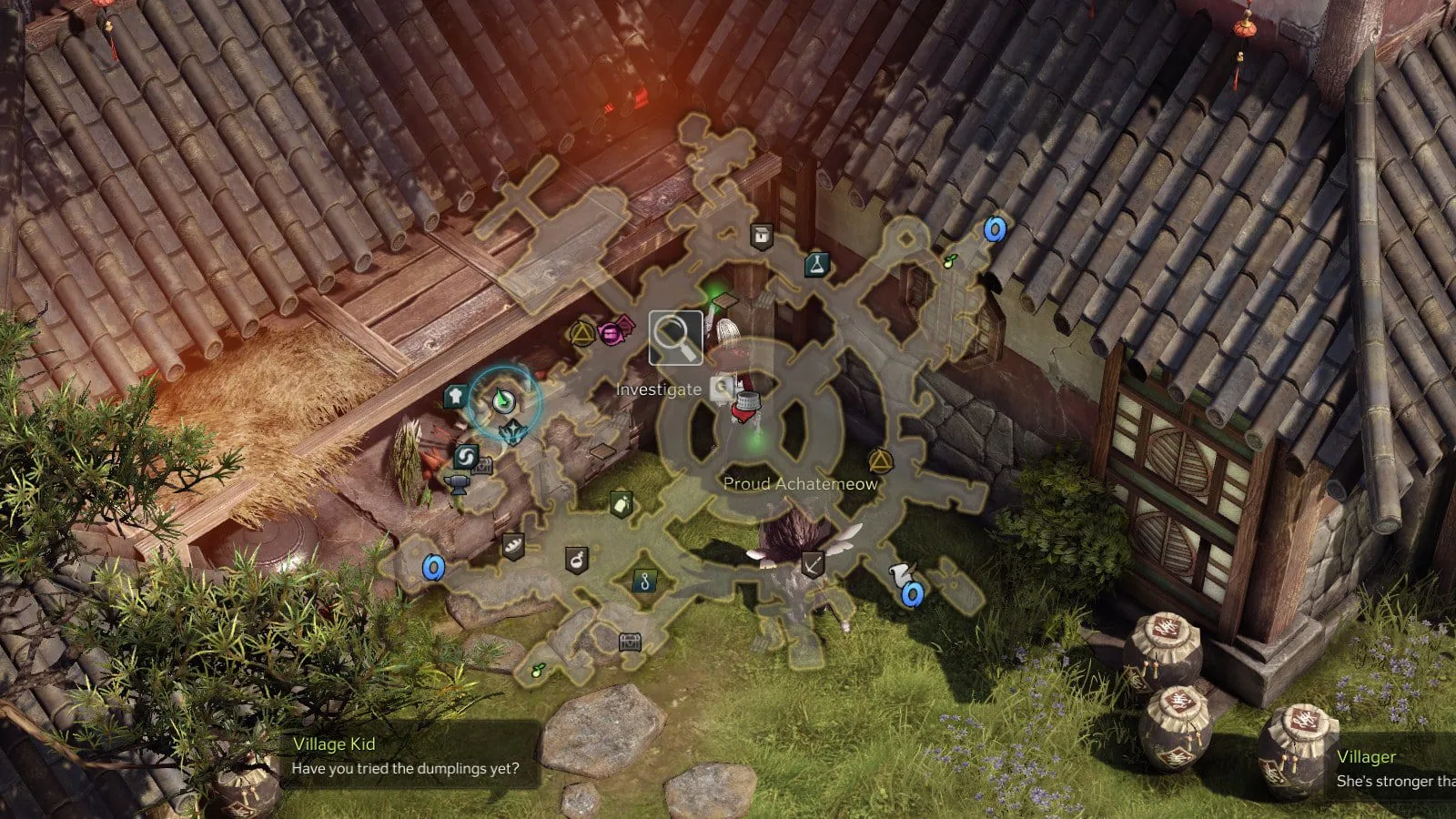This screenshot has width=1456, height=819.
Task: Click the magnifying glass Investigate icon
Action: pyautogui.click(x=675, y=338)
